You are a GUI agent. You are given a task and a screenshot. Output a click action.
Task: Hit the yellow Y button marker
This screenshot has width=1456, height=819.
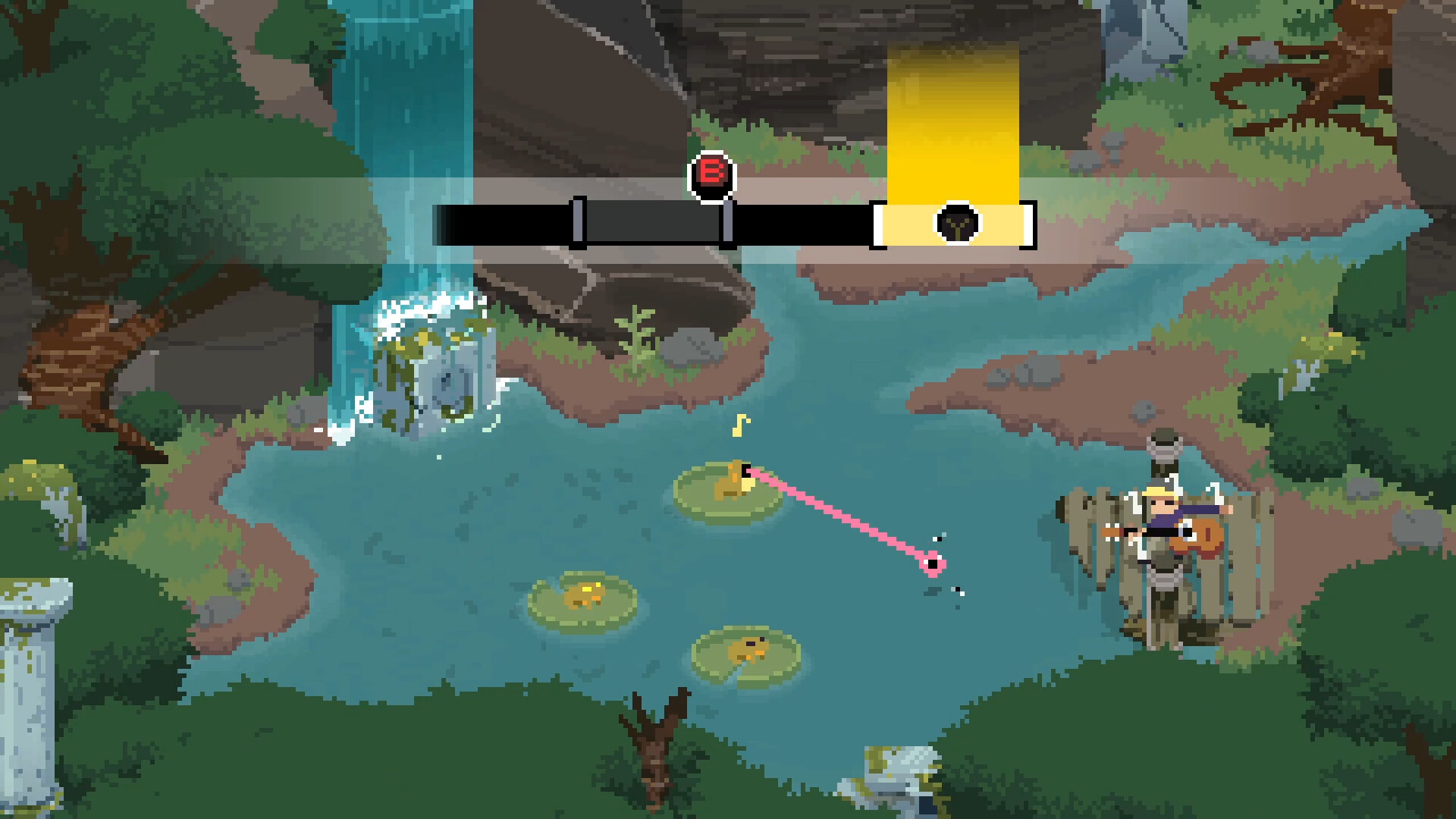click(957, 222)
